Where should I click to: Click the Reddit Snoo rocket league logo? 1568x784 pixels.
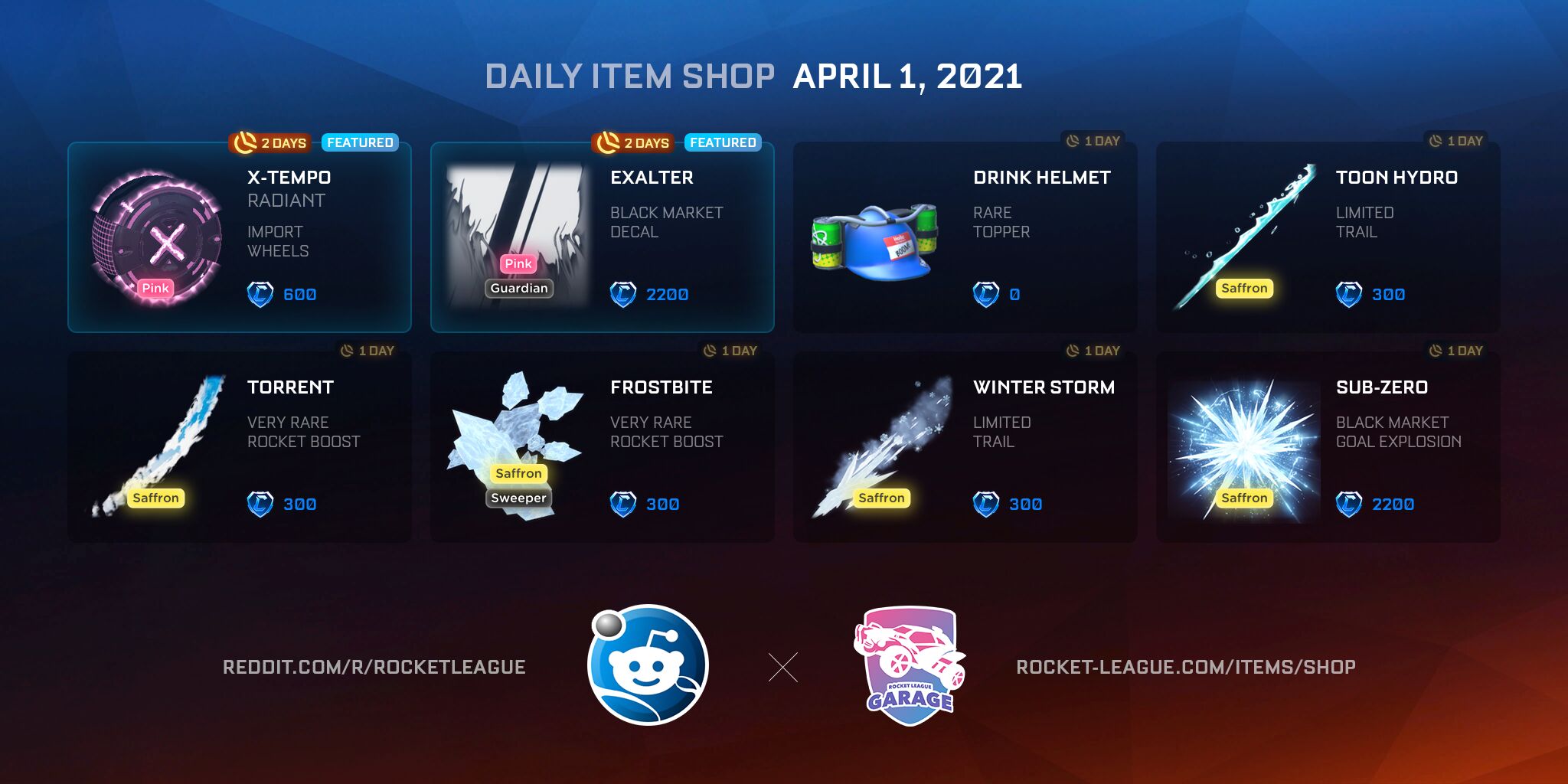pos(648,665)
